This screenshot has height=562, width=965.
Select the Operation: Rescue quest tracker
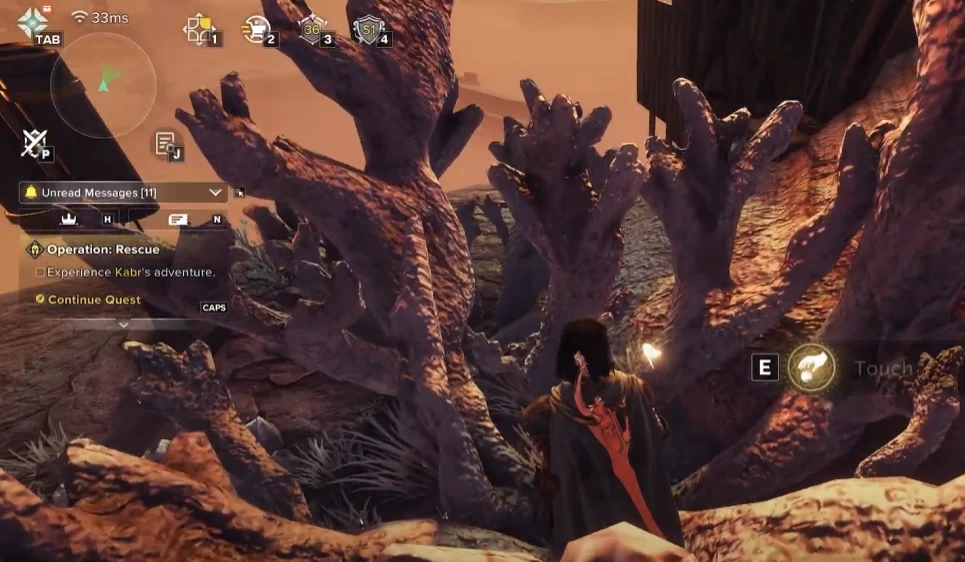pyautogui.click(x=103, y=250)
